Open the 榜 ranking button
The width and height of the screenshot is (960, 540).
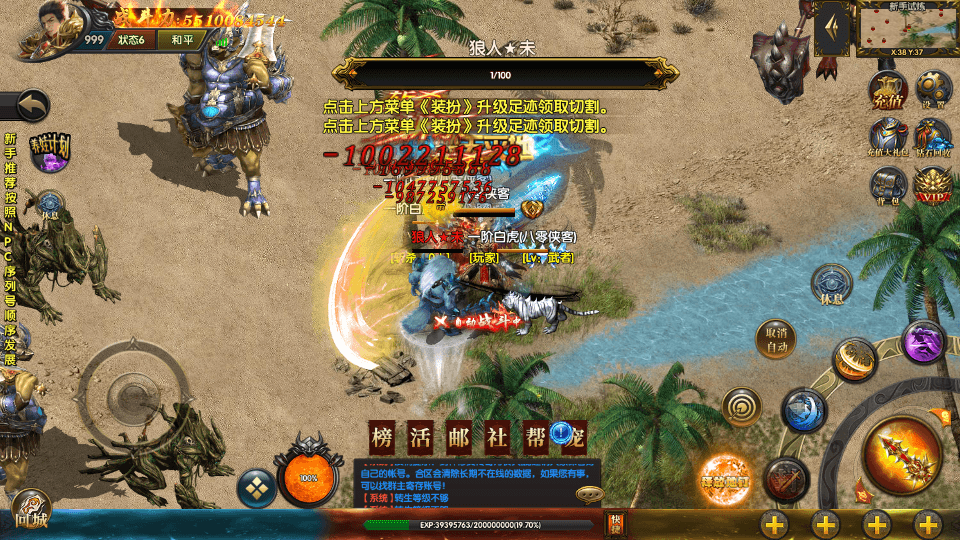pos(381,436)
